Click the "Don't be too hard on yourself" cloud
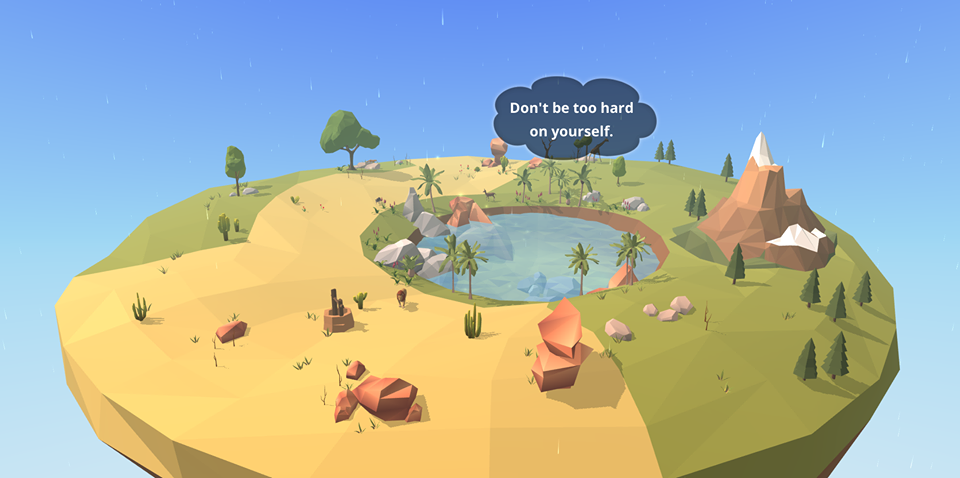This screenshot has width=960, height=478. coord(574,118)
